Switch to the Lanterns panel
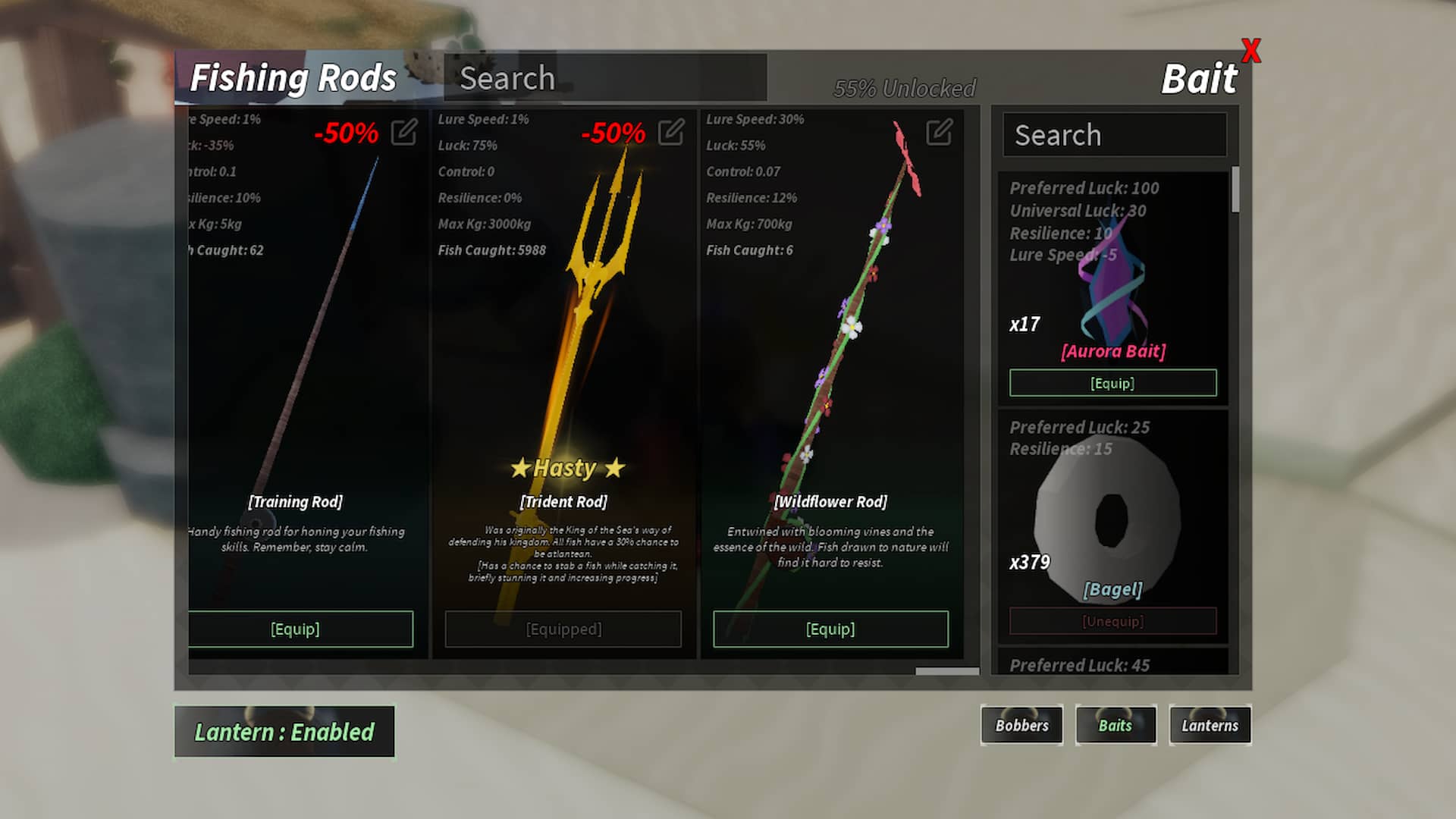 [x=1210, y=725]
